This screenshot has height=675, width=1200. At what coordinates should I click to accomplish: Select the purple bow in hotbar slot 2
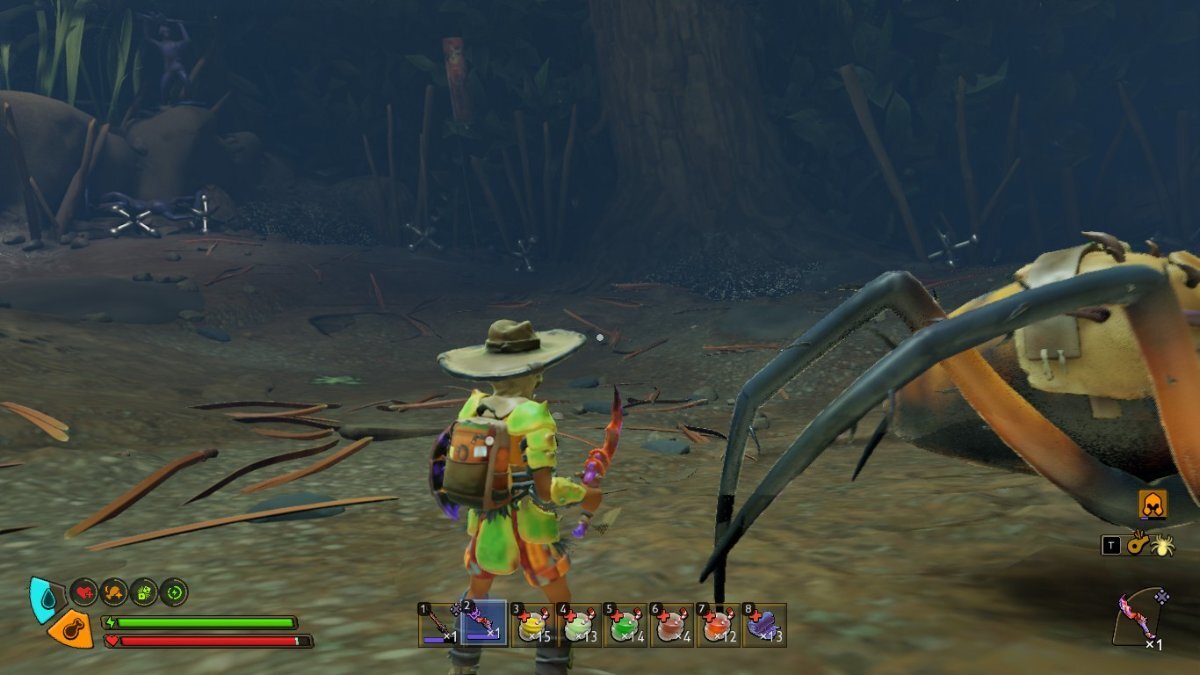pyautogui.click(x=485, y=625)
